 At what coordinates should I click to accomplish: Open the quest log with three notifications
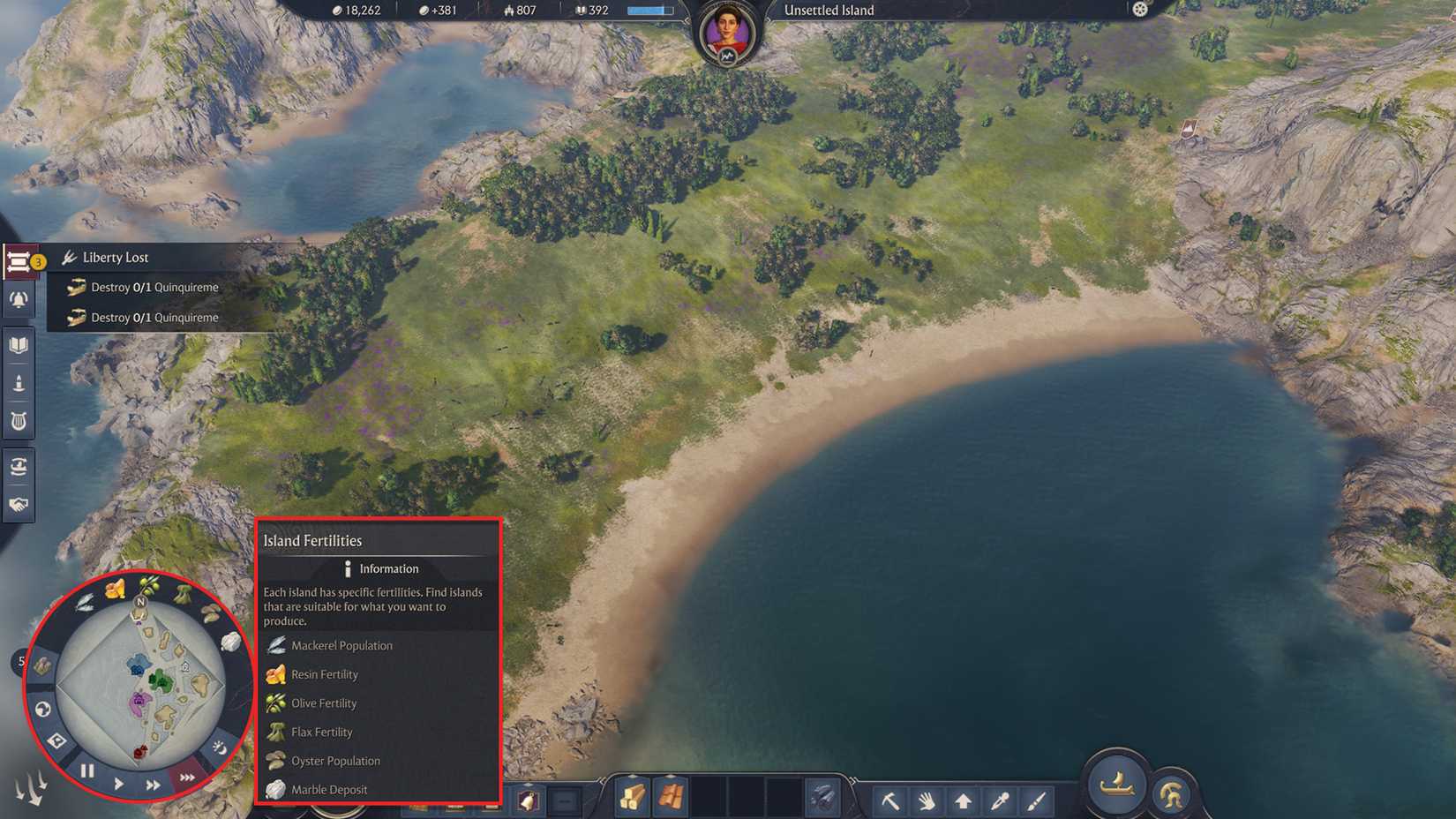pyautogui.click(x=19, y=260)
